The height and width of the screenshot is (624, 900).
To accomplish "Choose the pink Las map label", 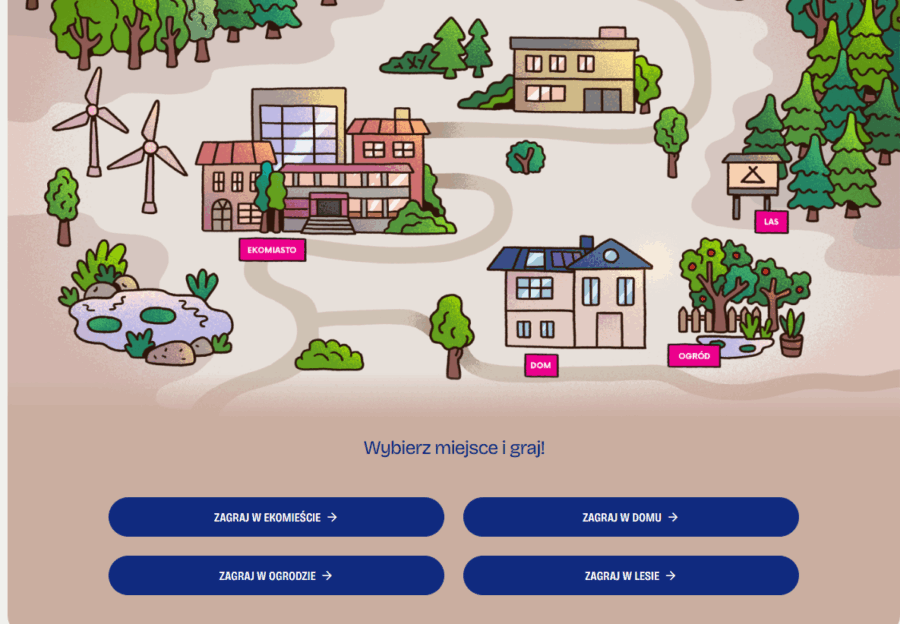I will point(771,222).
